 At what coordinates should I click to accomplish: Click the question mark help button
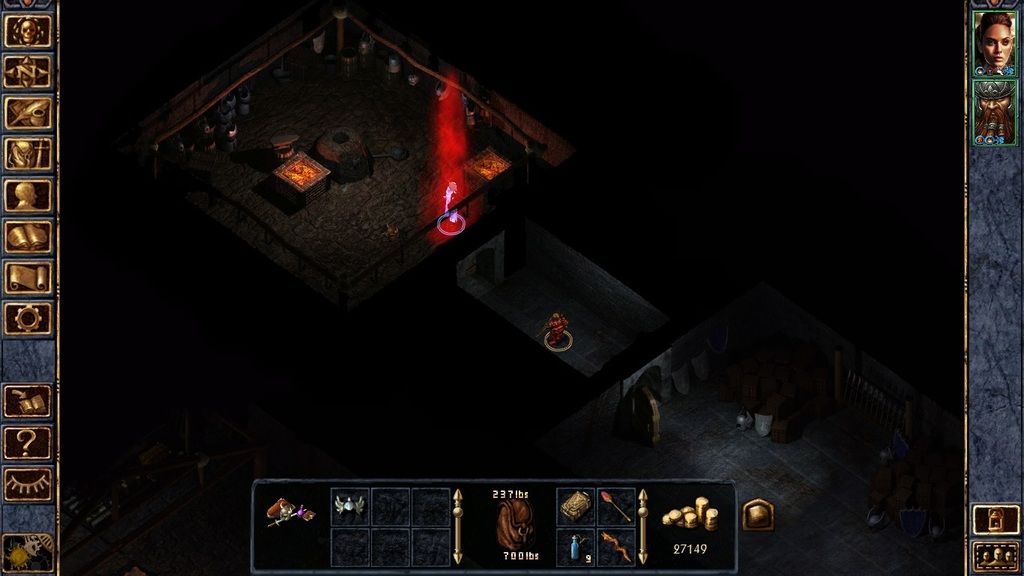tap(28, 441)
